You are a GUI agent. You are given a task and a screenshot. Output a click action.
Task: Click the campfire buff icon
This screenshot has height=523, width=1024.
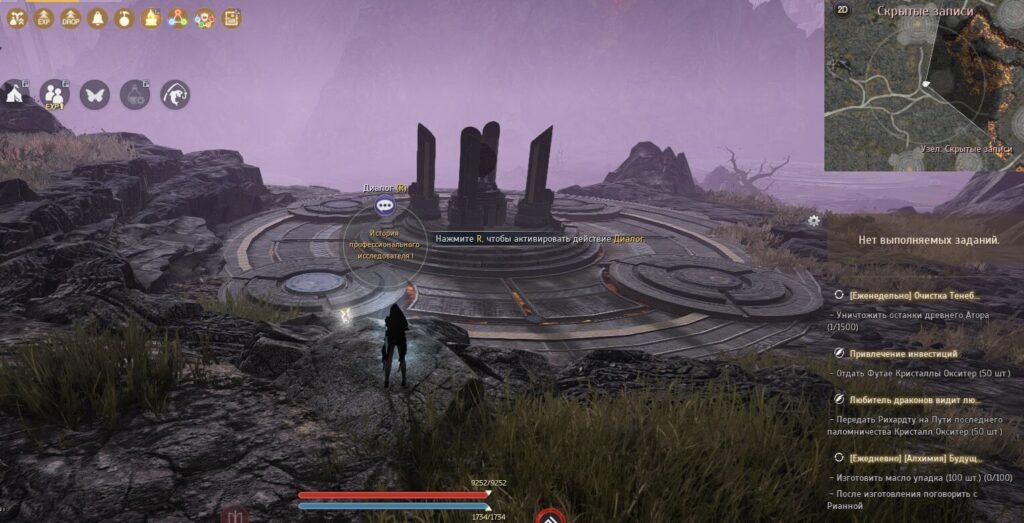pos(151,18)
